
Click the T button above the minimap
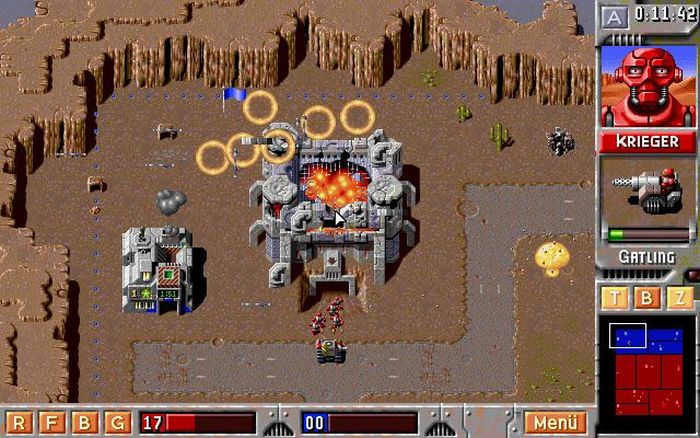[x=616, y=297]
